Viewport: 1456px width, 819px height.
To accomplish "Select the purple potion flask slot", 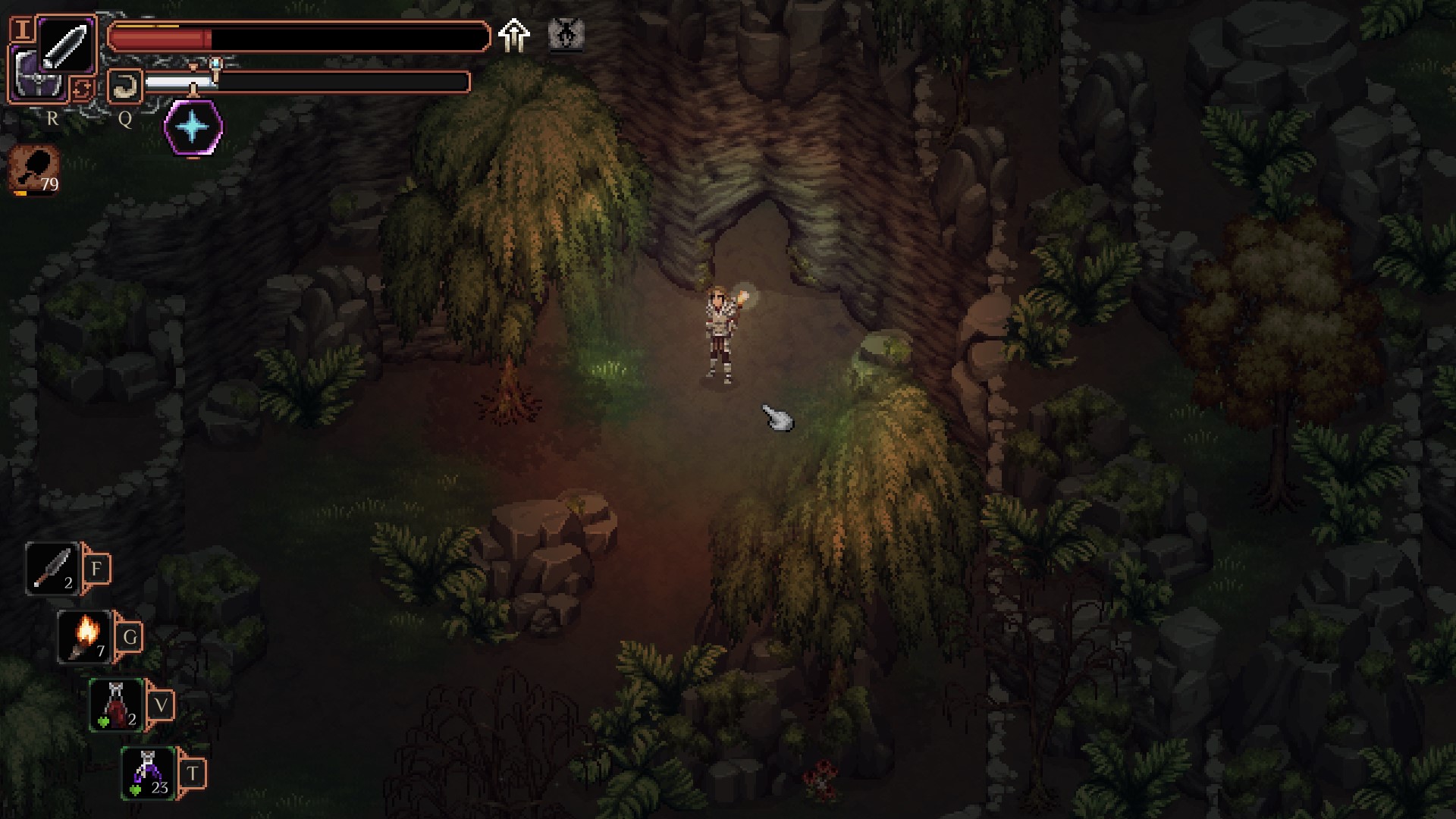I will pyautogui.click(x=149, y=773).
